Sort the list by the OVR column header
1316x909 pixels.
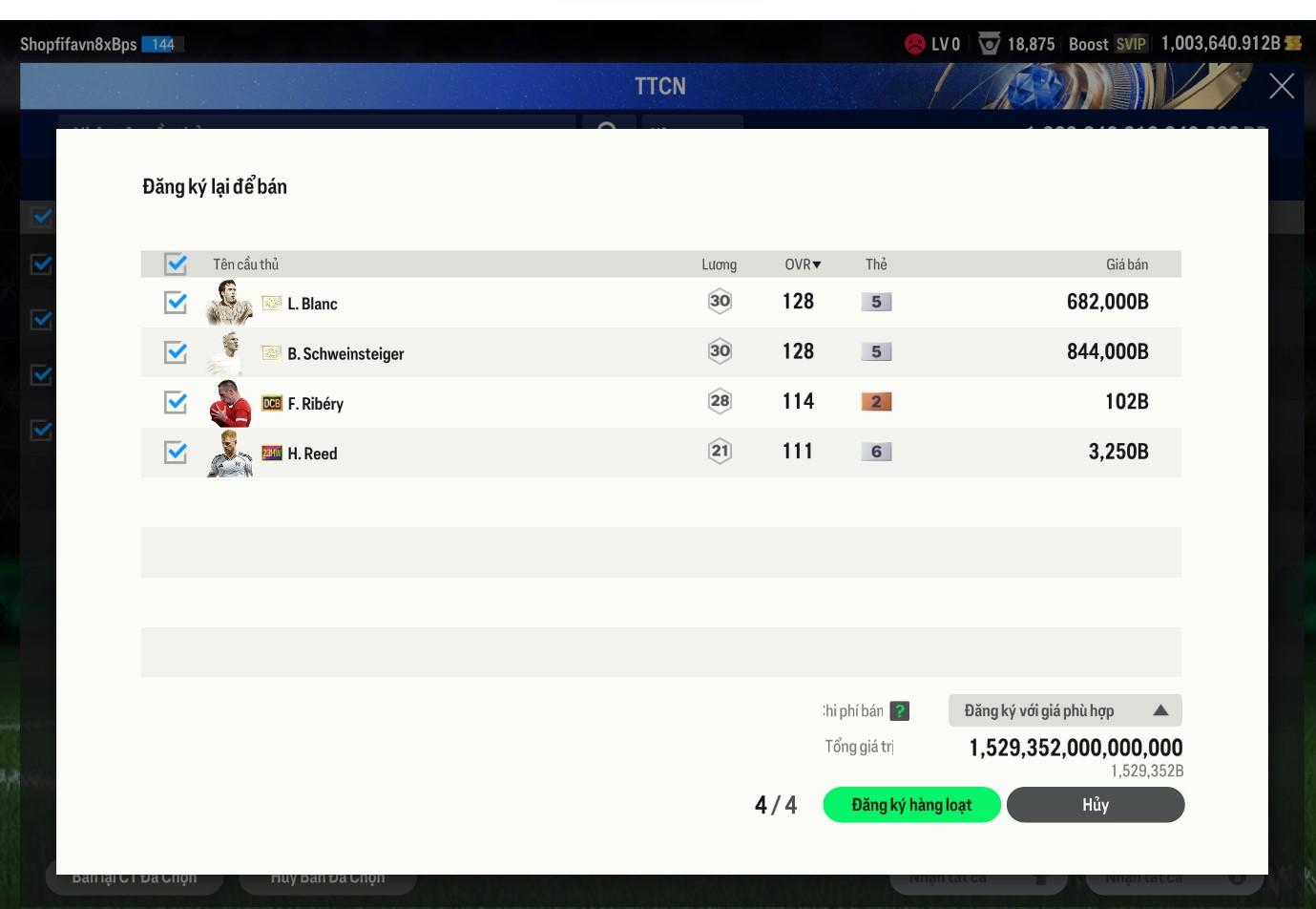pos(802,264)
